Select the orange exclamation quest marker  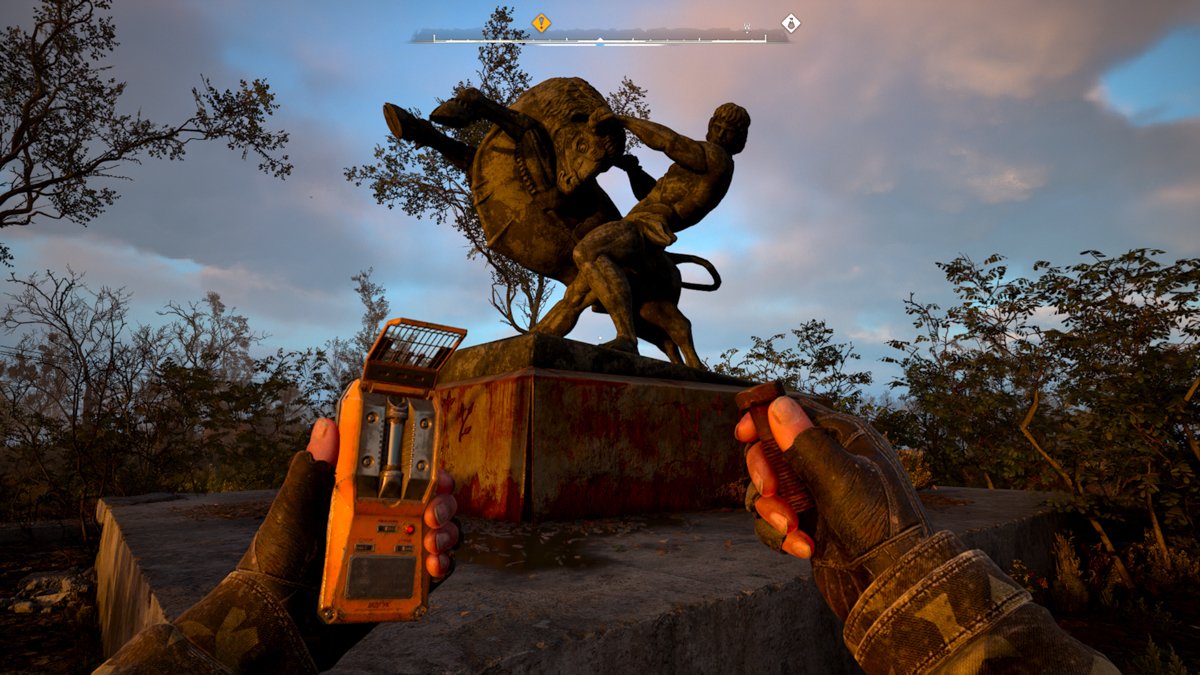click(541, 22)
